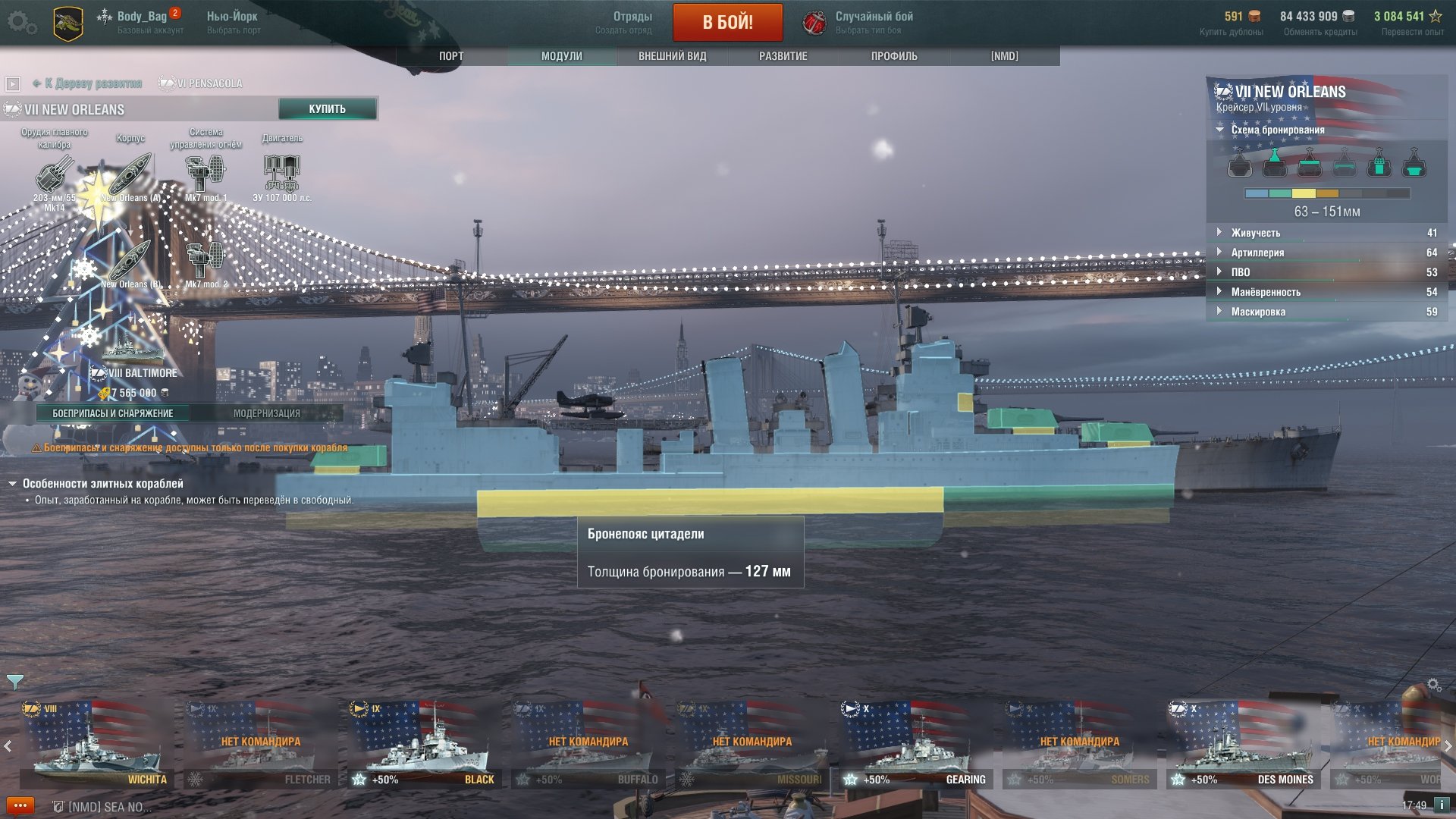Image resolution: width=1456 pixels, height=819 pixels.
Task: Expand the ПВО parameters row
Action: pyautogui.click(x=1240, y=272)
